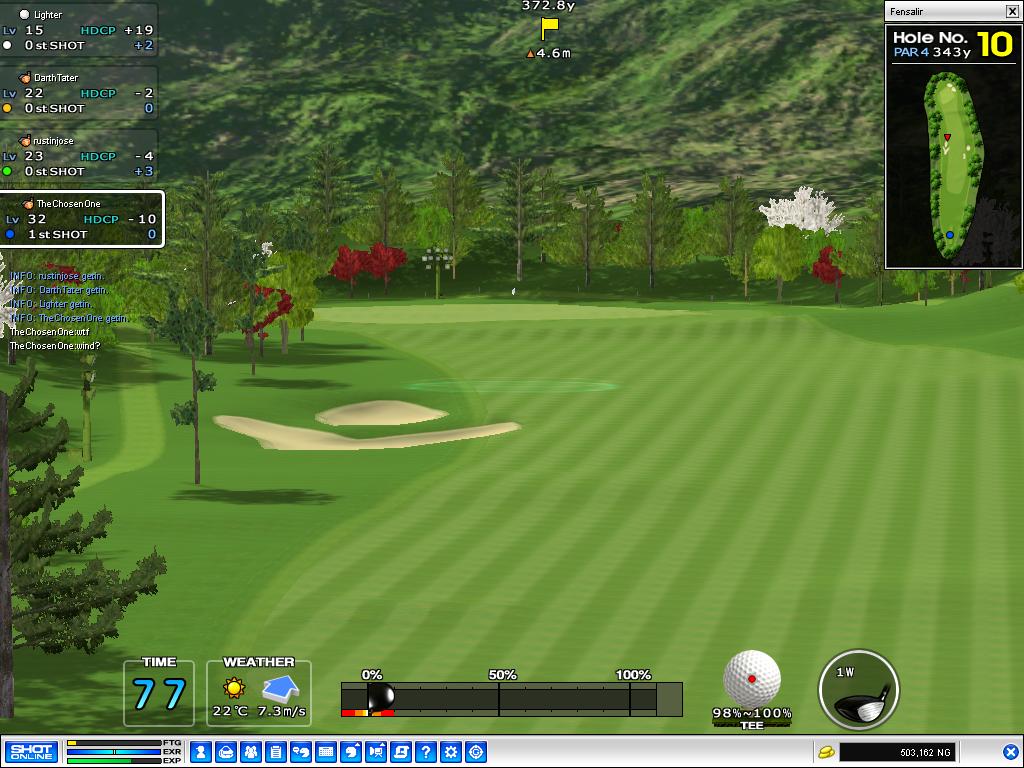Viewport: 1024px width, 768px height.
Task: Click the swing power gauge bar
Action: [x=511, y=698]
